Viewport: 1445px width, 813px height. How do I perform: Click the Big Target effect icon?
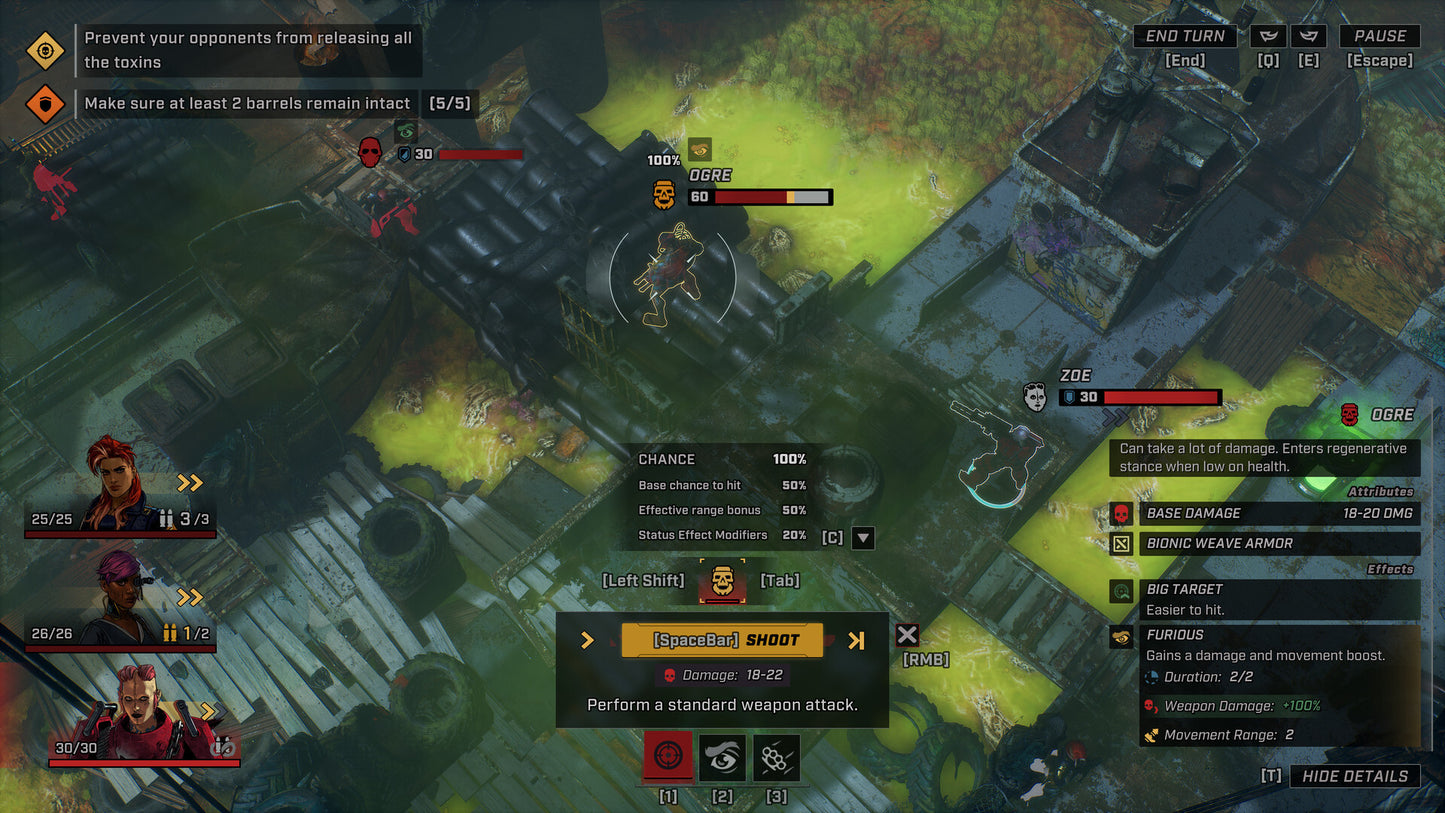click(x=1121, y=591)
